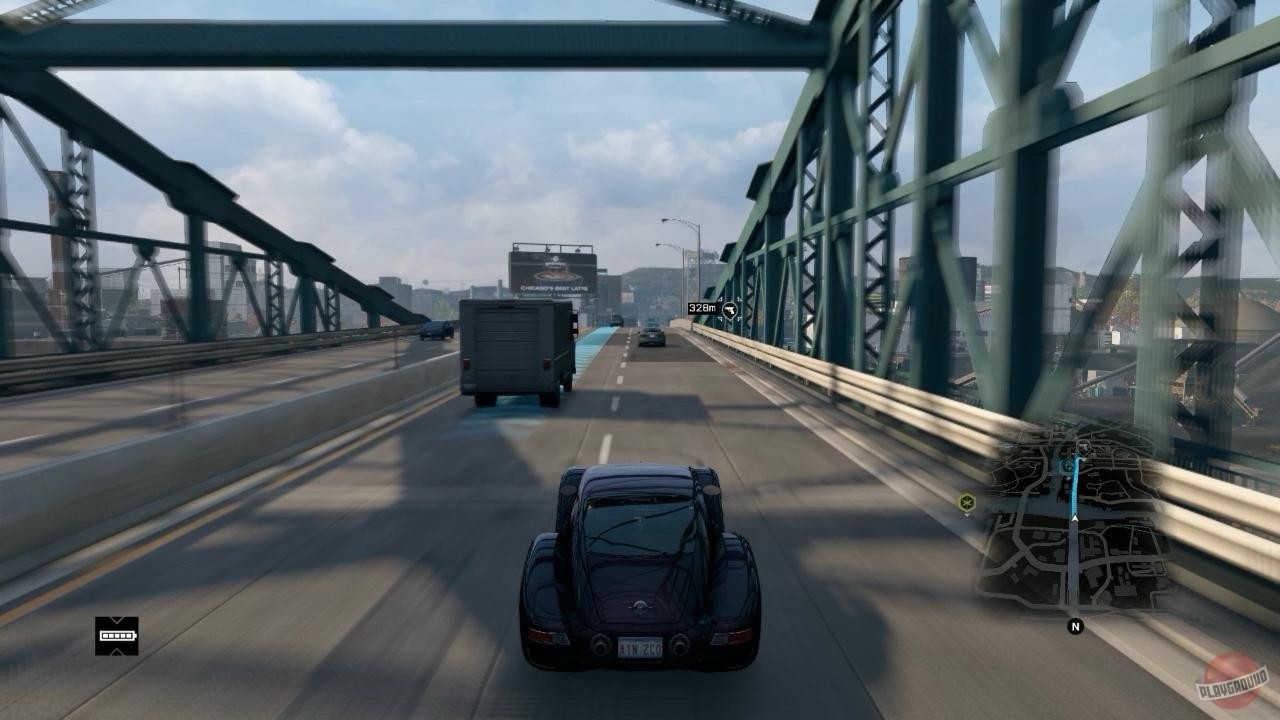Expand the arrow under the shop hexagon icon
1280x720 pixels.
(x=966, y=514)
